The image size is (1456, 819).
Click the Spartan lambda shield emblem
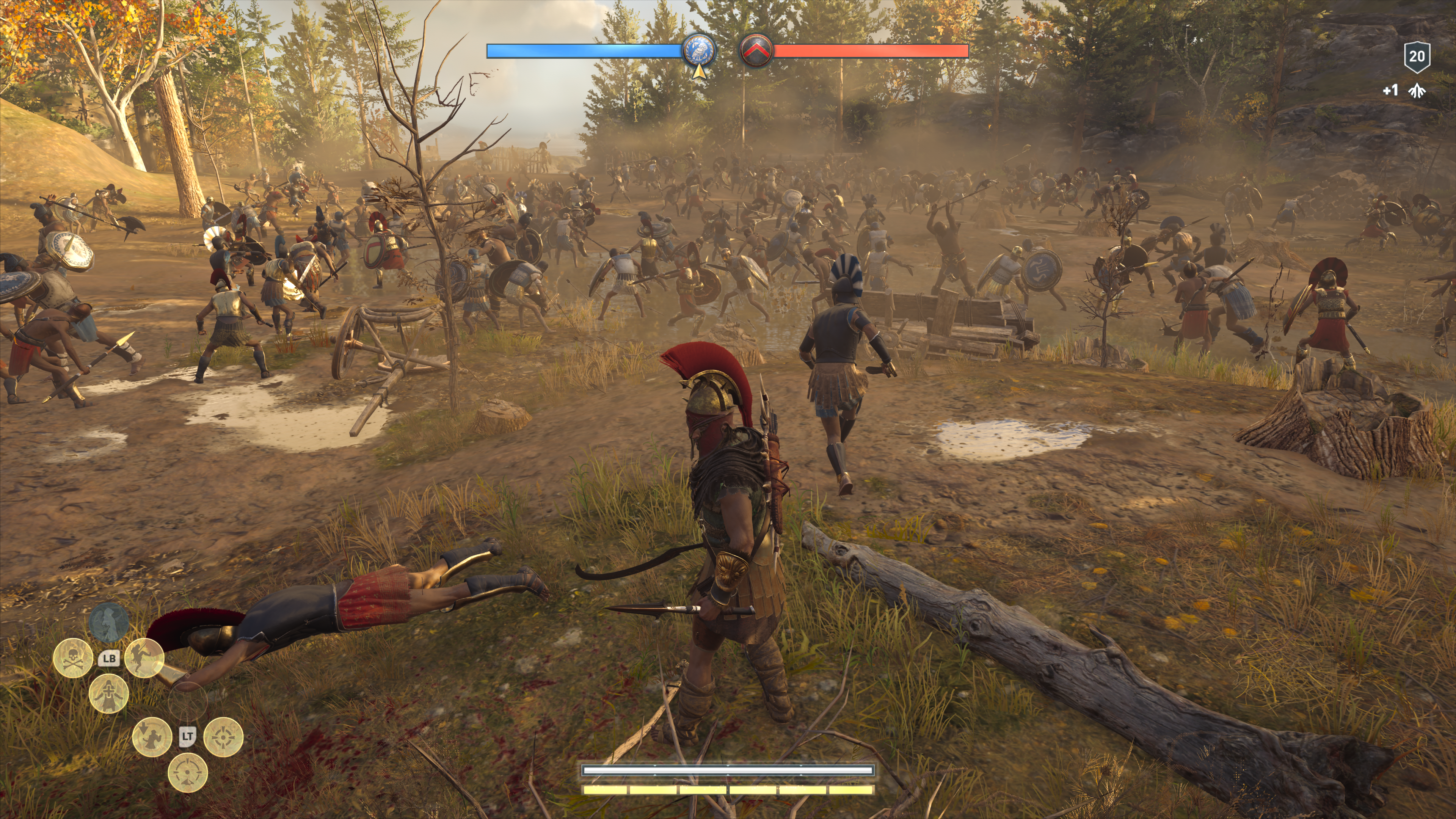(x=756, y=51)
